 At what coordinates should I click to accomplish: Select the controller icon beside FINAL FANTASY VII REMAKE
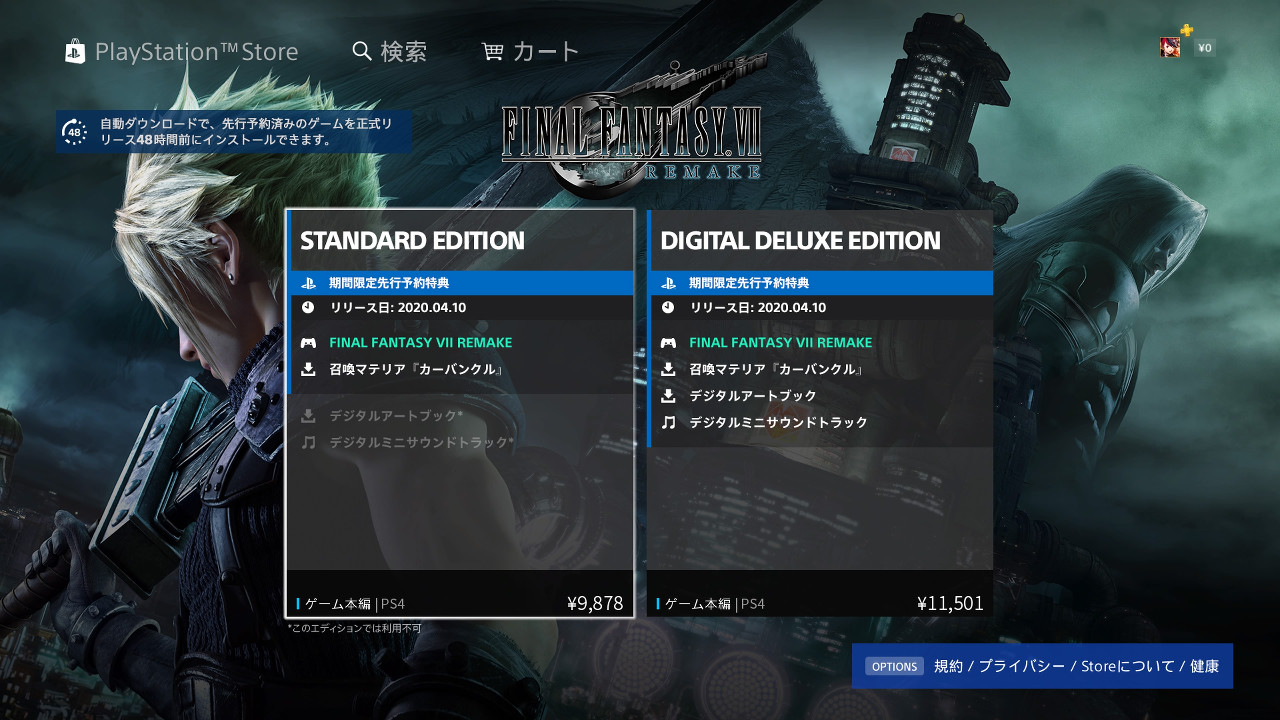pos(308,342)
